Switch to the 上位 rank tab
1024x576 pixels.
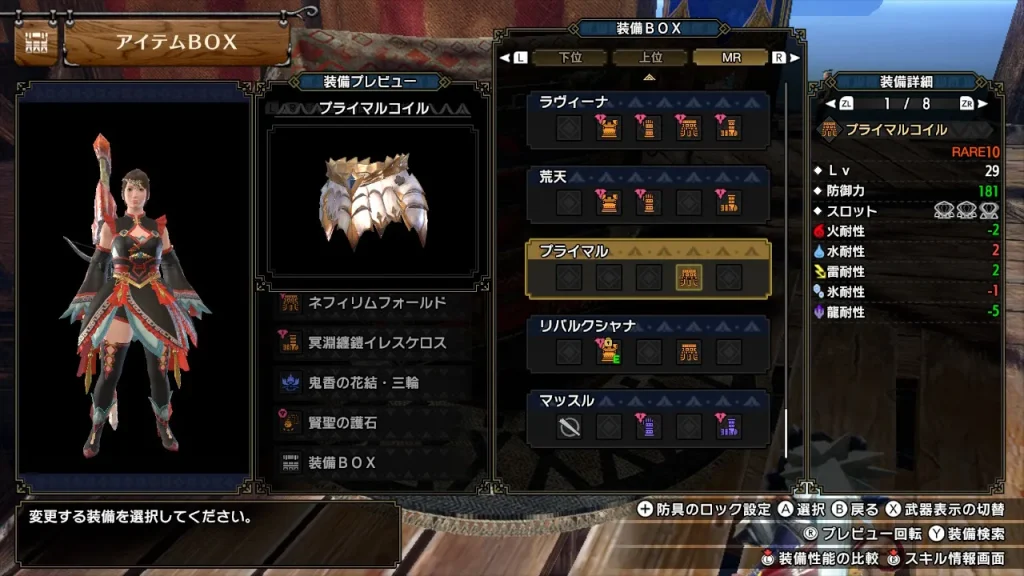coord(650,58)
